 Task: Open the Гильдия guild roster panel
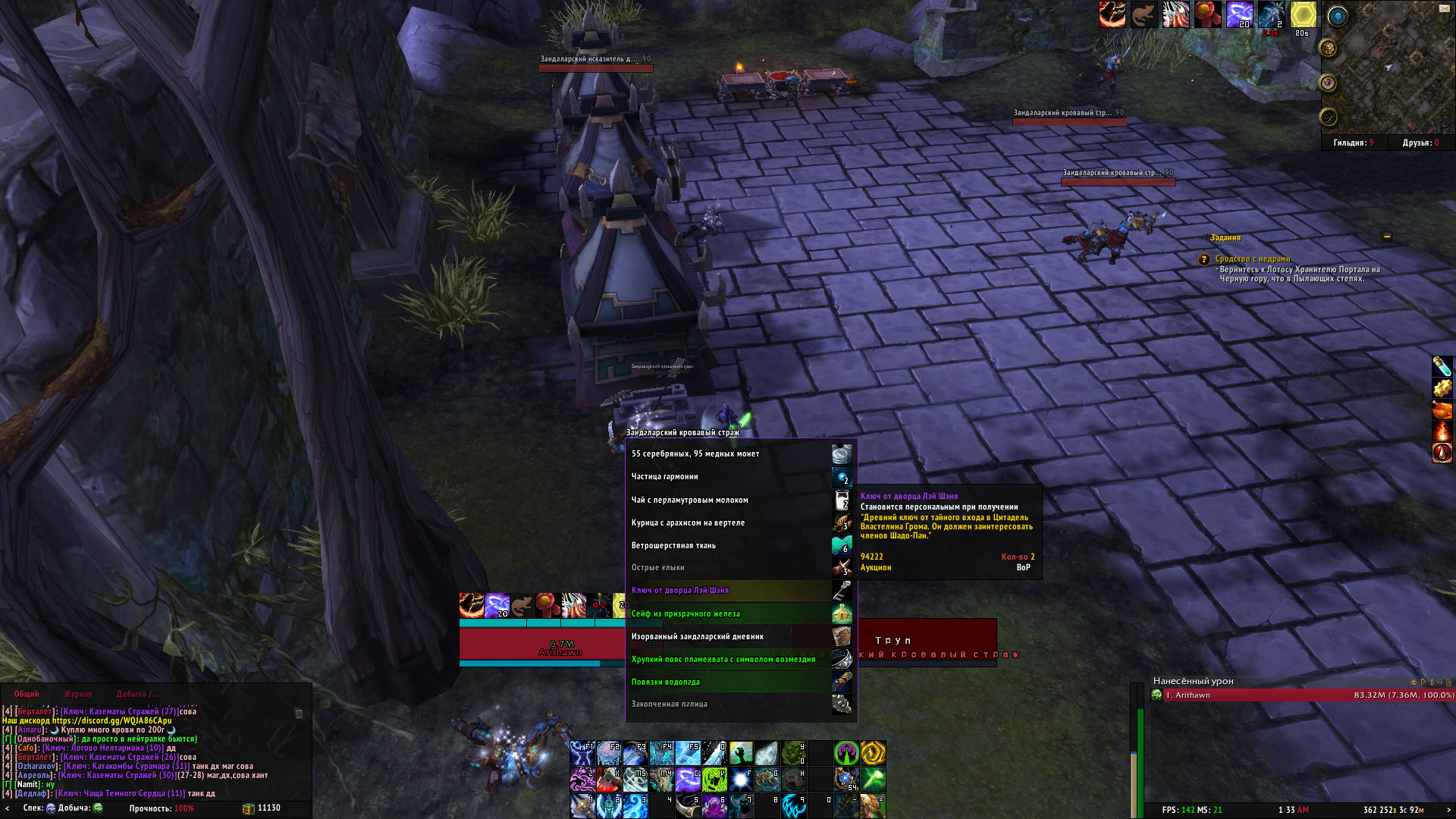click(x=1354, y=143)
